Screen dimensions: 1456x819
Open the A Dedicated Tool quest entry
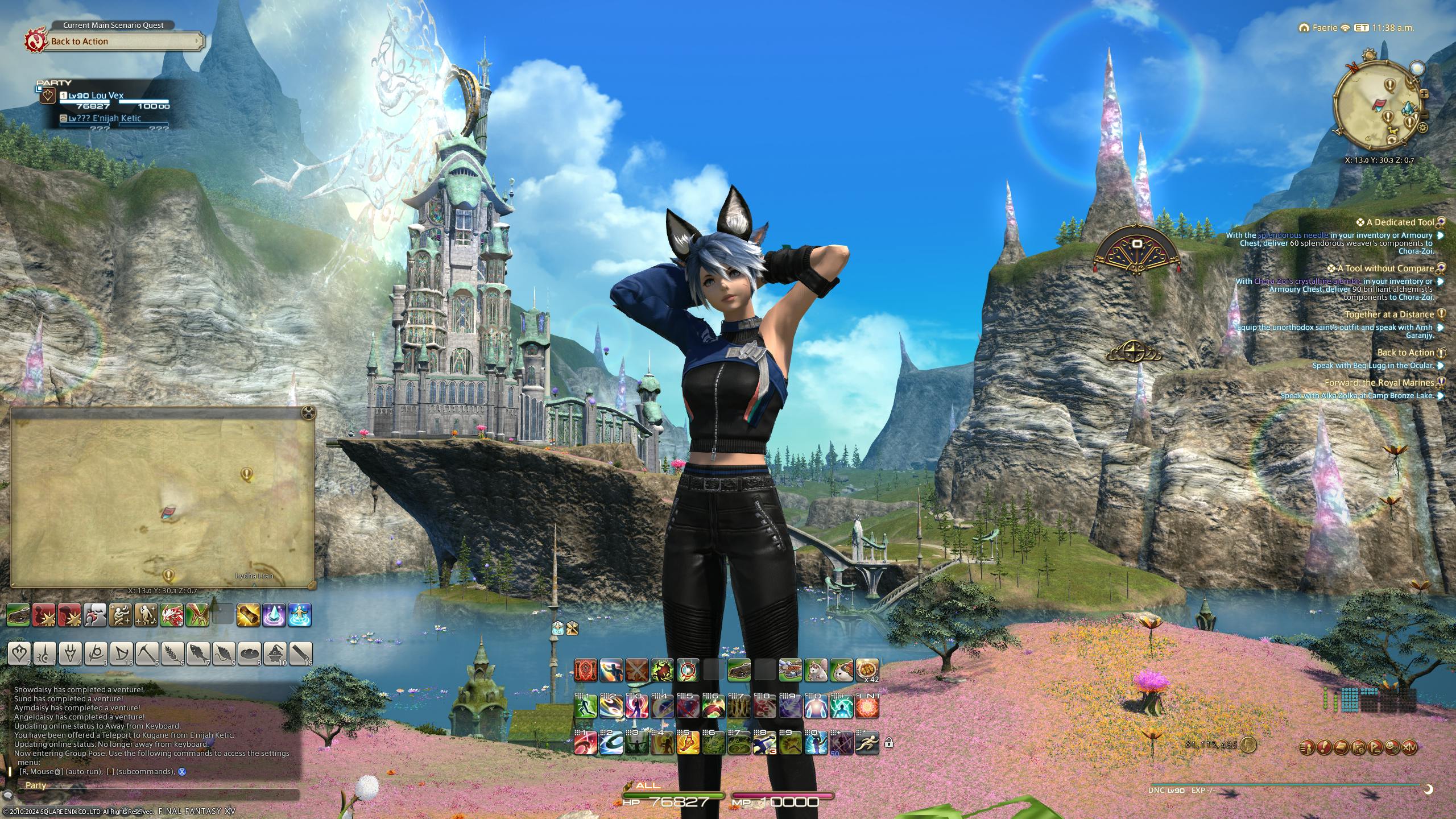click(x=1400, y=222)
